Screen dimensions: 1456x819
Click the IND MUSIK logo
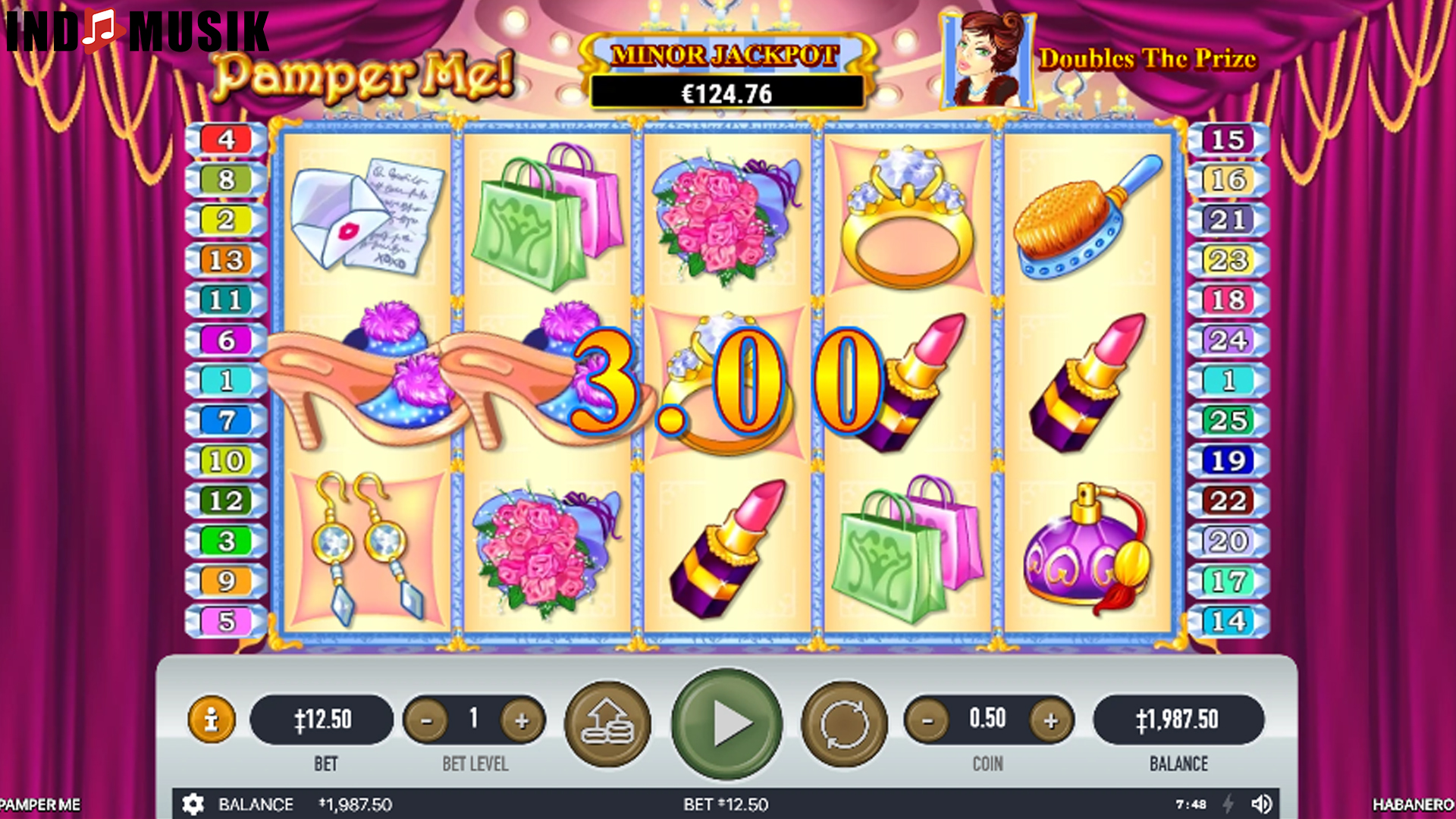tap(135, 30)
